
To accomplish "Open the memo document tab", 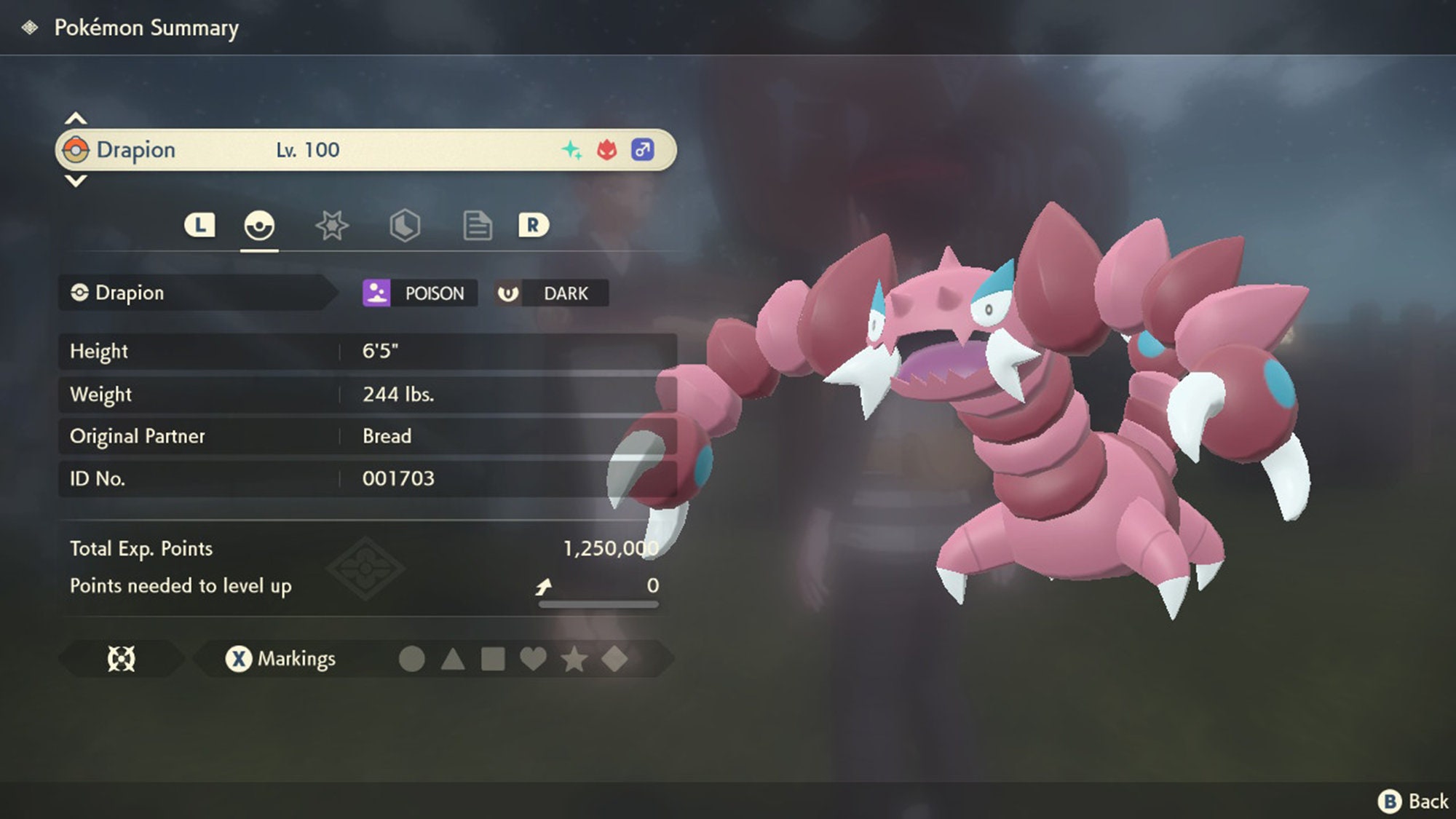I will point(477,226).
